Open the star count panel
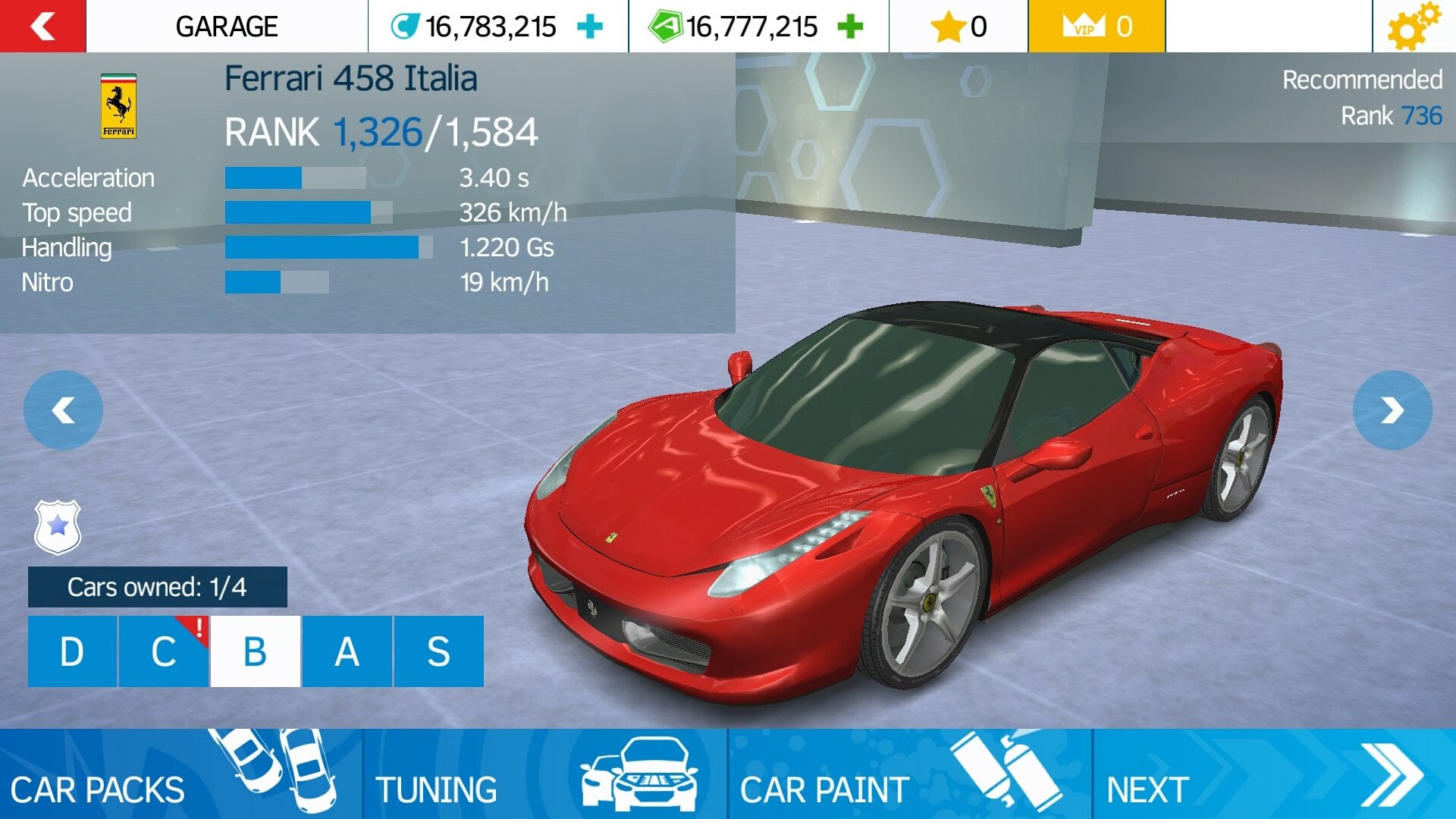The width and height of the screenshot is (1456, 819). point(959,27)
